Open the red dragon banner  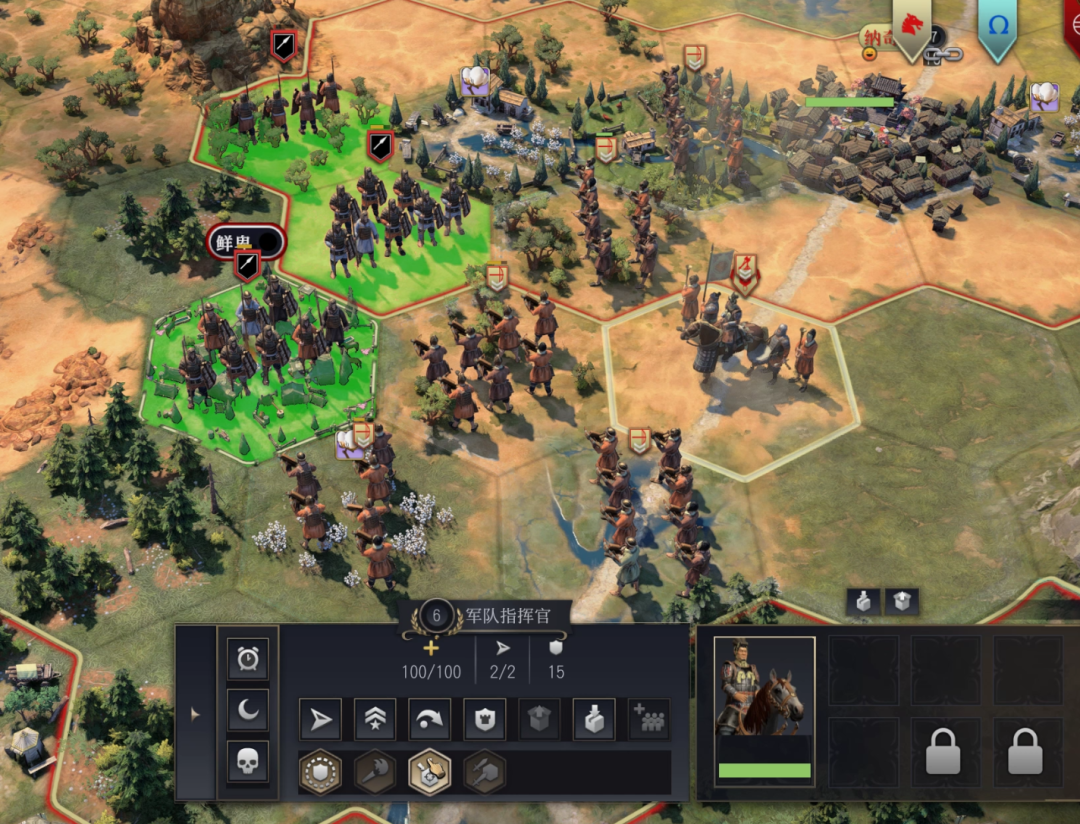911,27
